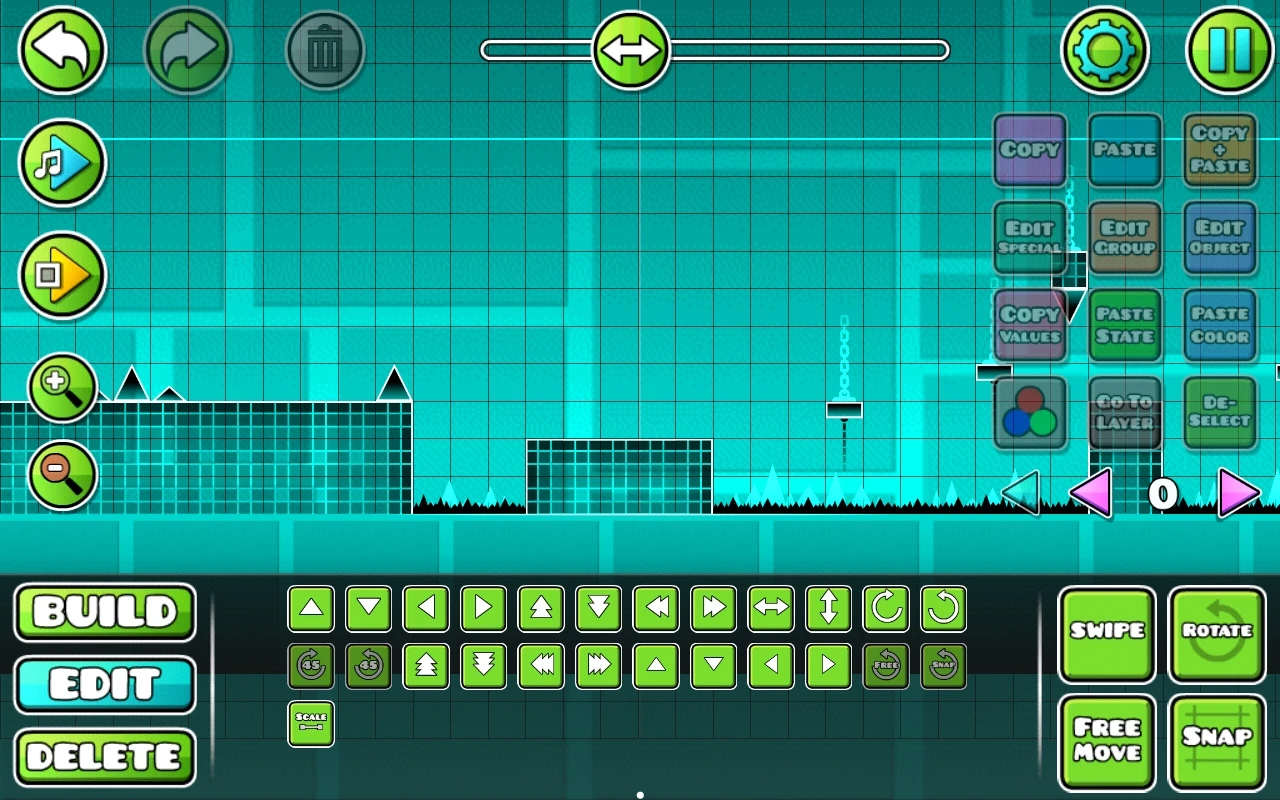Flip the selected object horizontally

point(770,607)
